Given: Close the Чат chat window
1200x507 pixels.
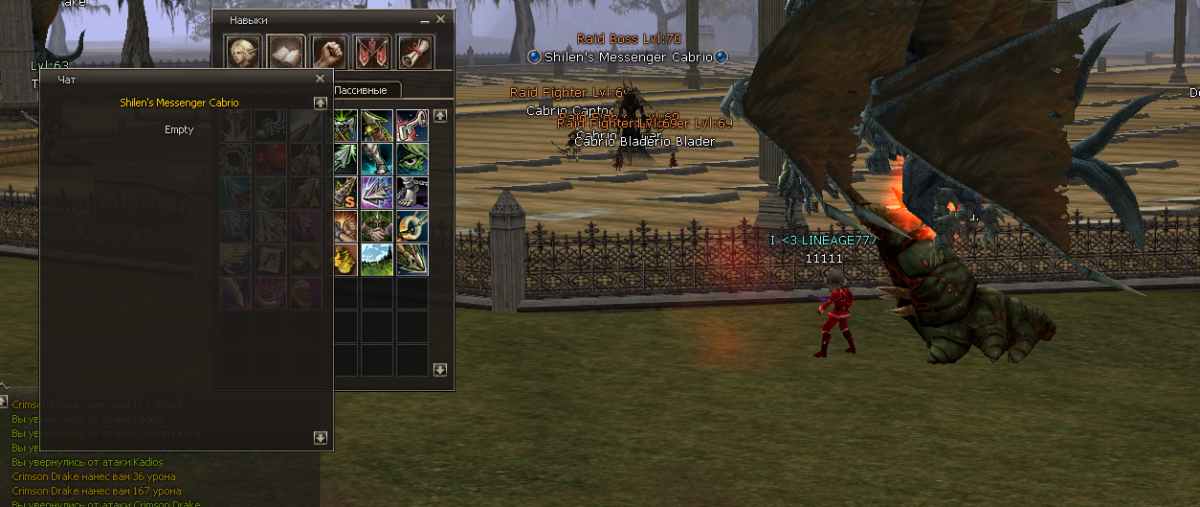Looking at the screenshot, I should [x=320, y=78].
